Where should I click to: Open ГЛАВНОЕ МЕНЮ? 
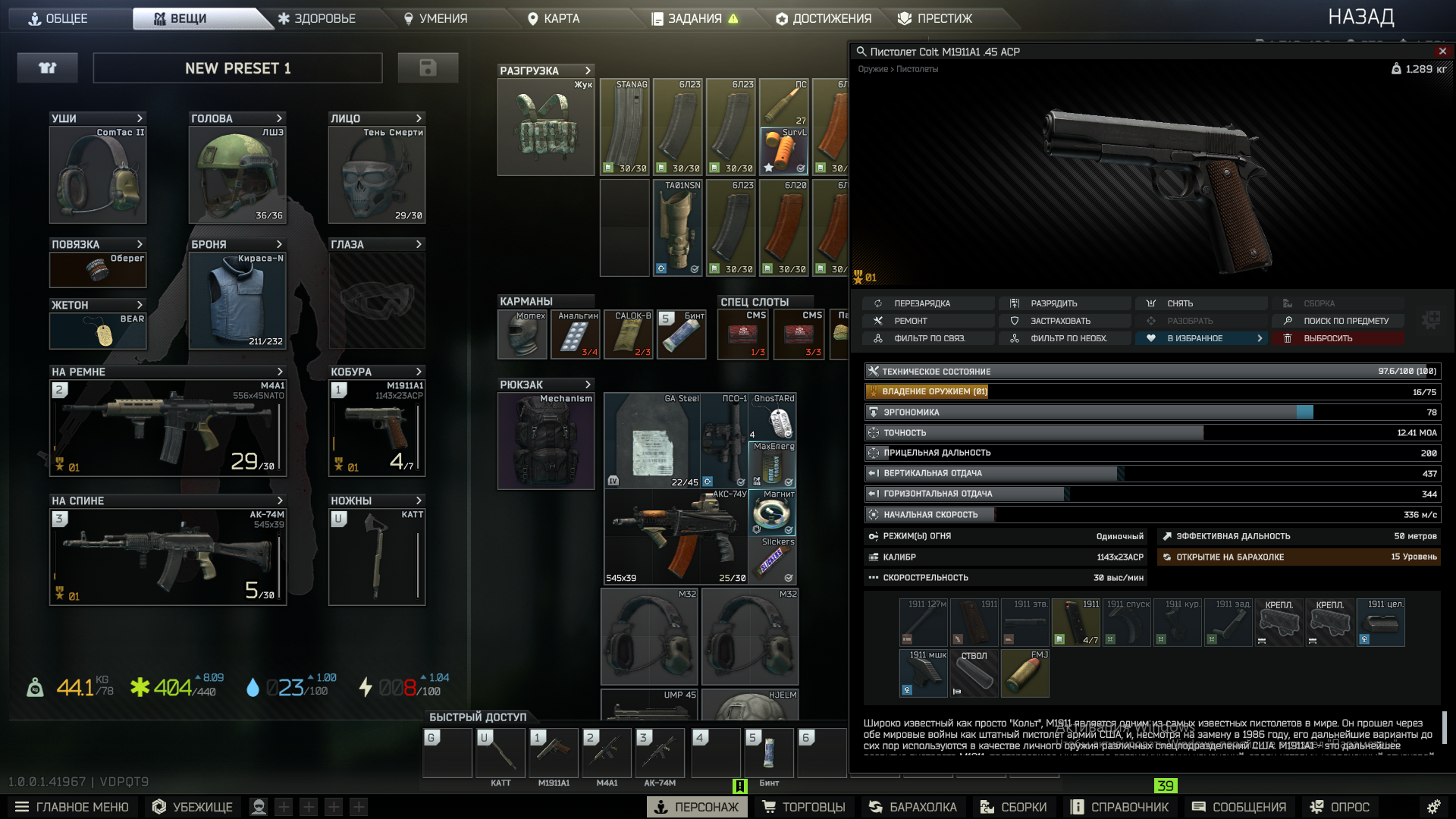(x=72, y=807)
